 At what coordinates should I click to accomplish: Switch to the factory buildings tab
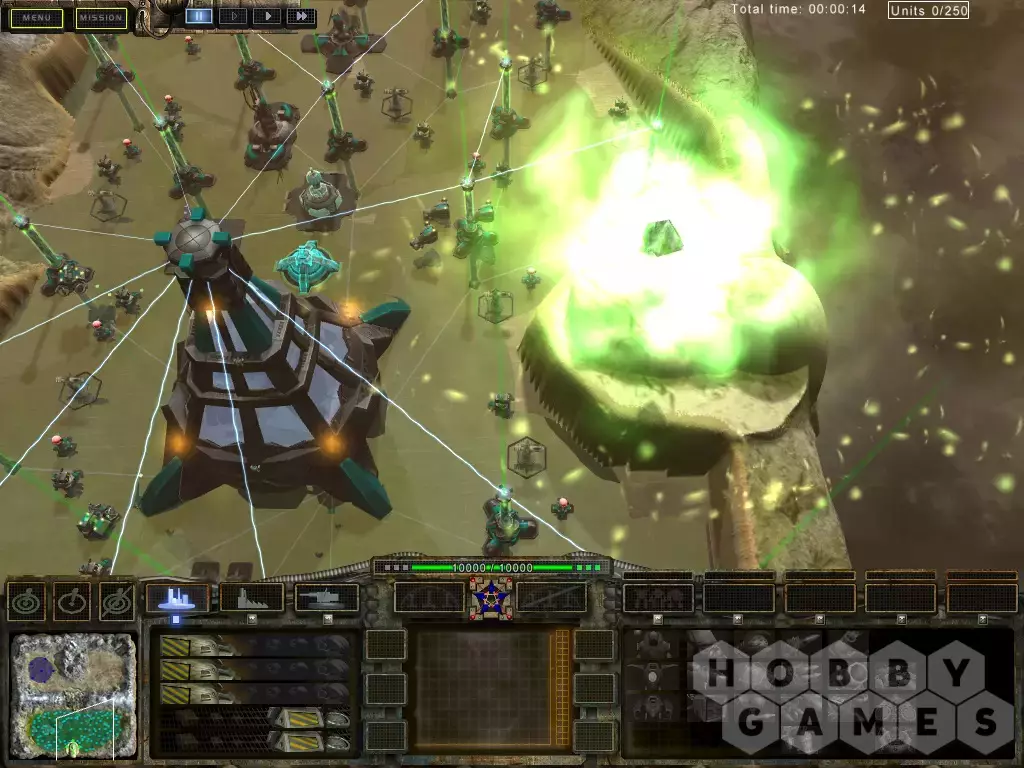[252, 598]
